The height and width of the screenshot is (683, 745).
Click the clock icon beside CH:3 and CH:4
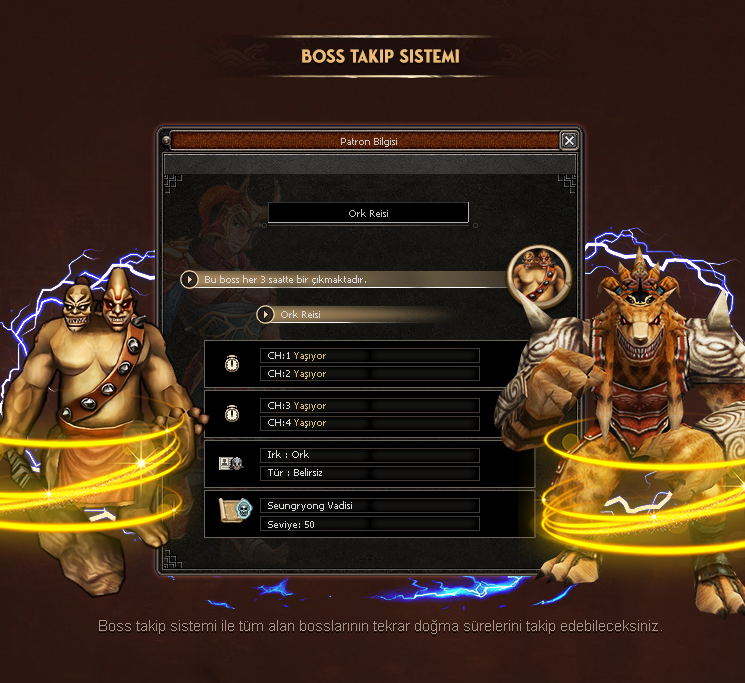click(232, 413)
